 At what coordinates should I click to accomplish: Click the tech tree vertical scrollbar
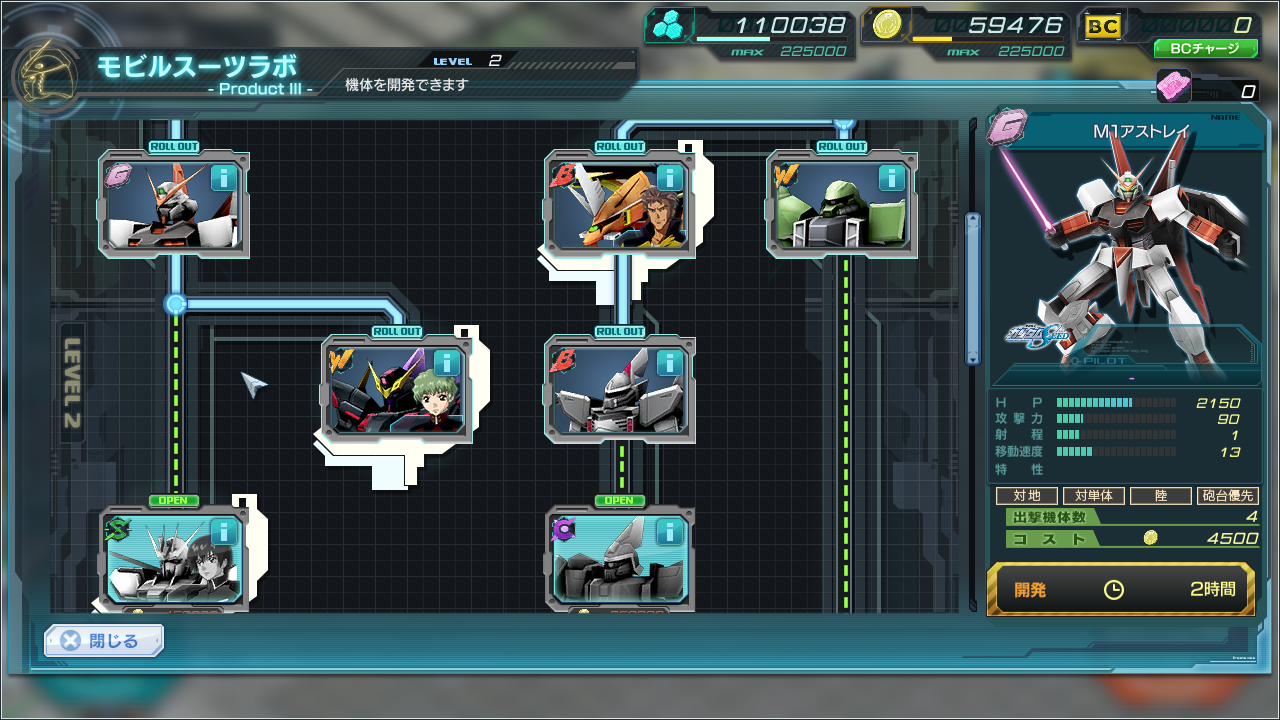[x=972, y=289]
